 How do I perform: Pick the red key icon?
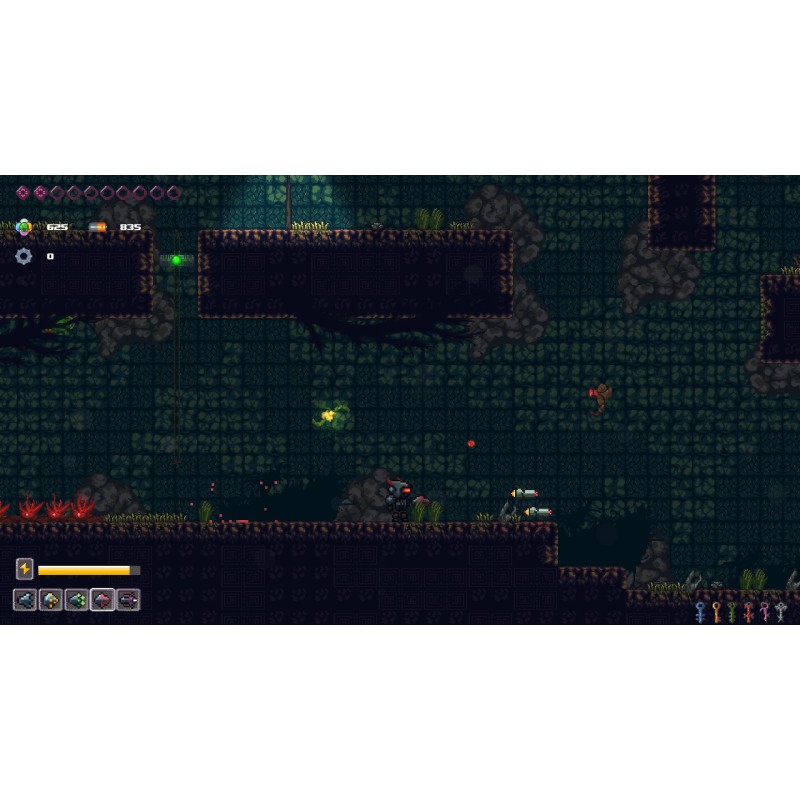[748, 612]
